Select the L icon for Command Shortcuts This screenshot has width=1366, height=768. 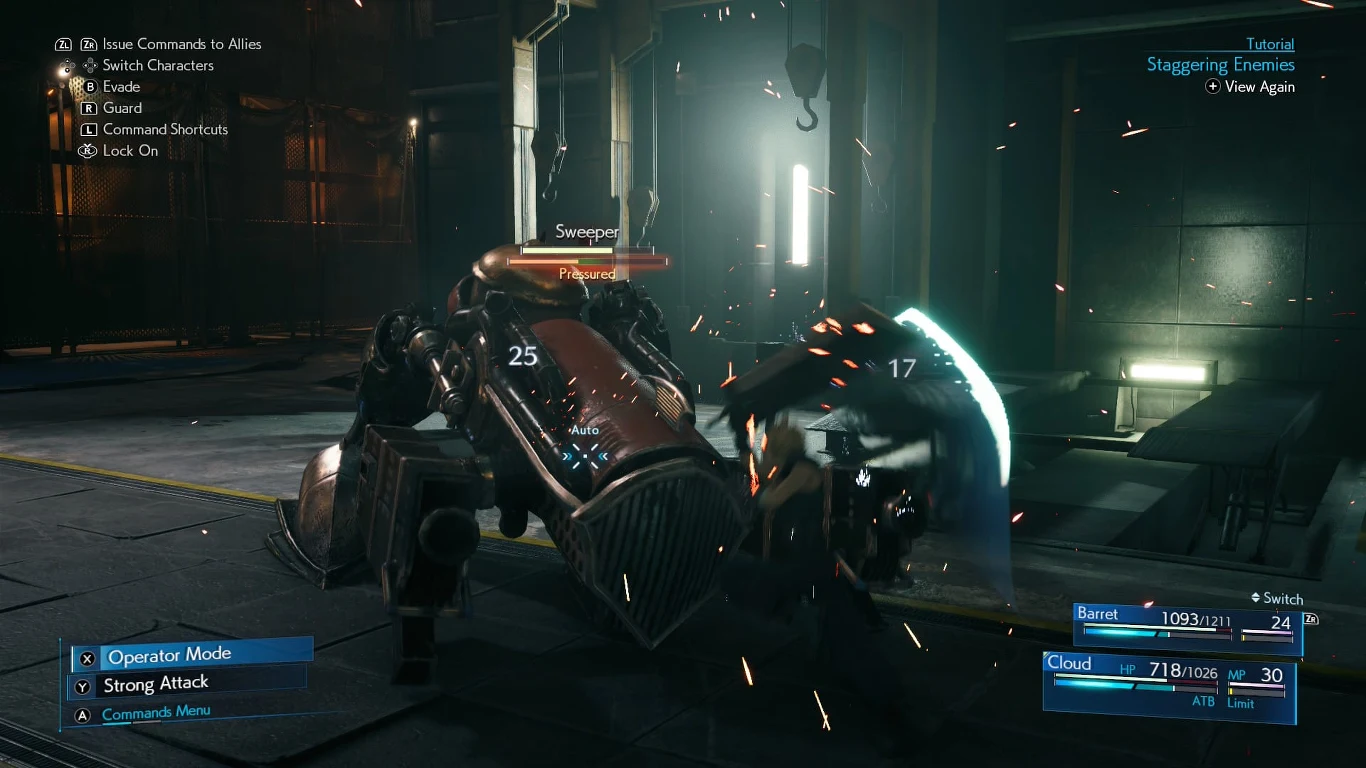click(89, 129)
